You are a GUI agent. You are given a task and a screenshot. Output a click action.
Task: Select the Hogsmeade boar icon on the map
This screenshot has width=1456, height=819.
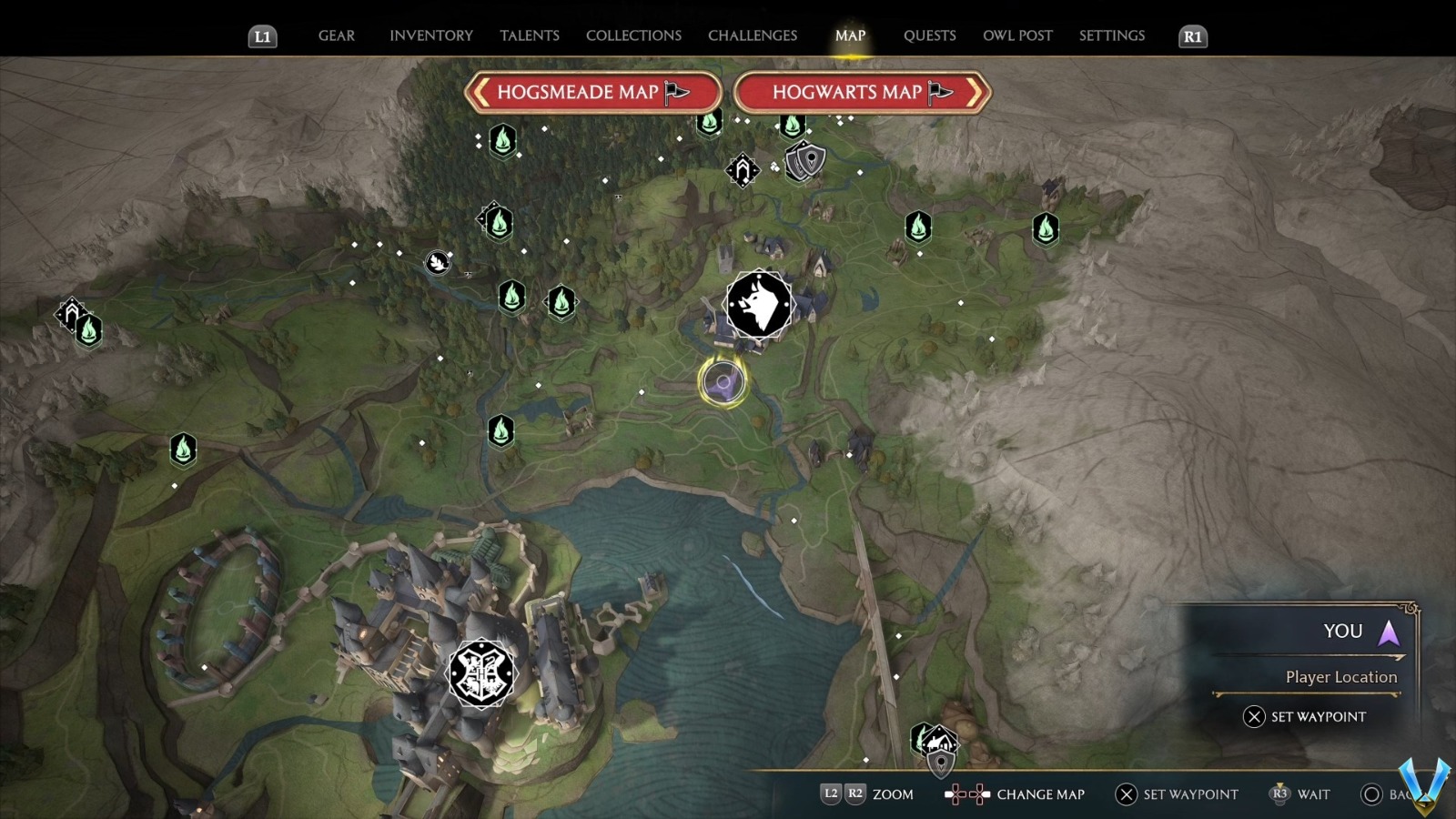(x=758, y=304)
